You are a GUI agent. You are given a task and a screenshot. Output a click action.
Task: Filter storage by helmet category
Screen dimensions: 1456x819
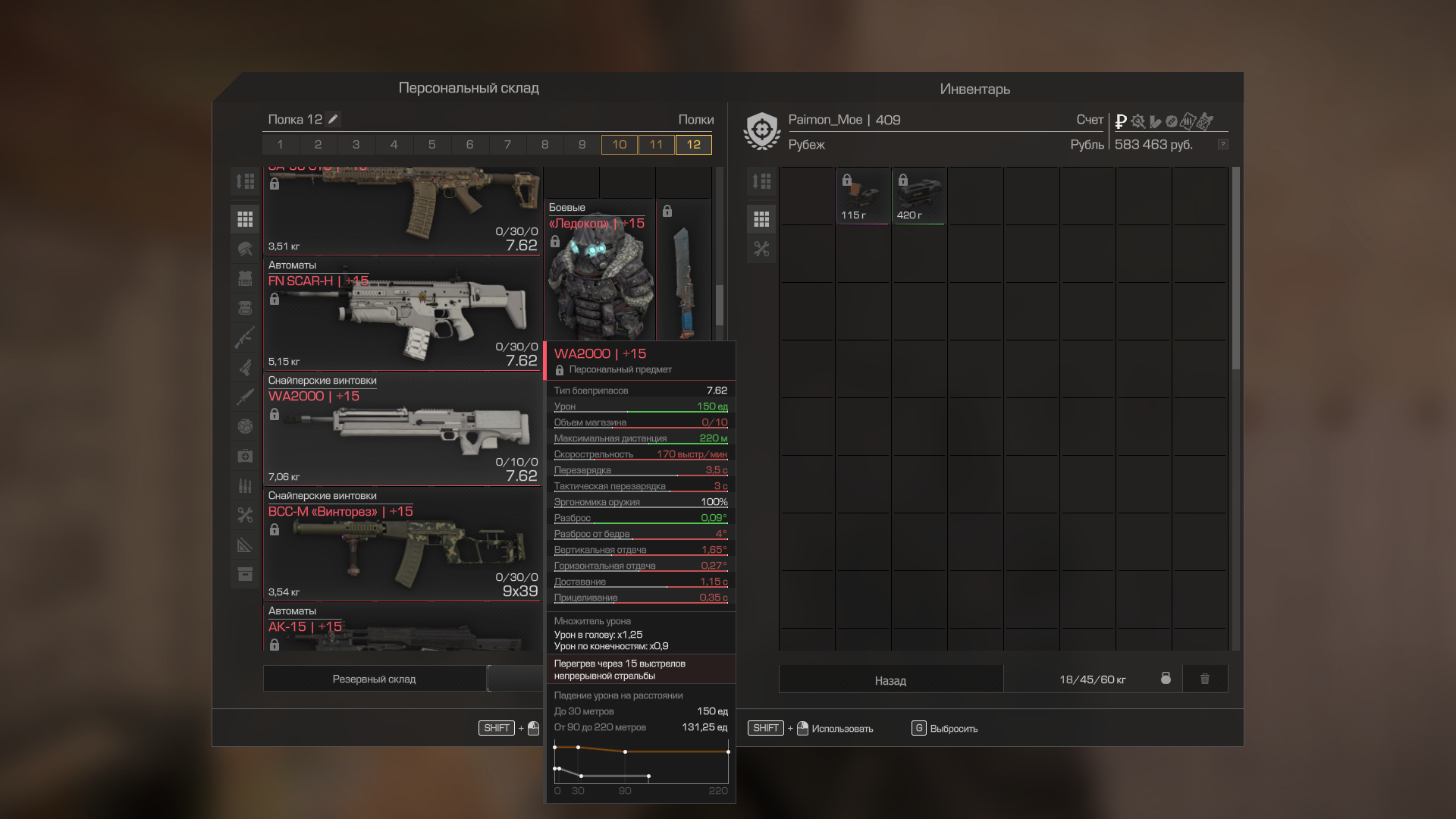click(x=245, y=249)
